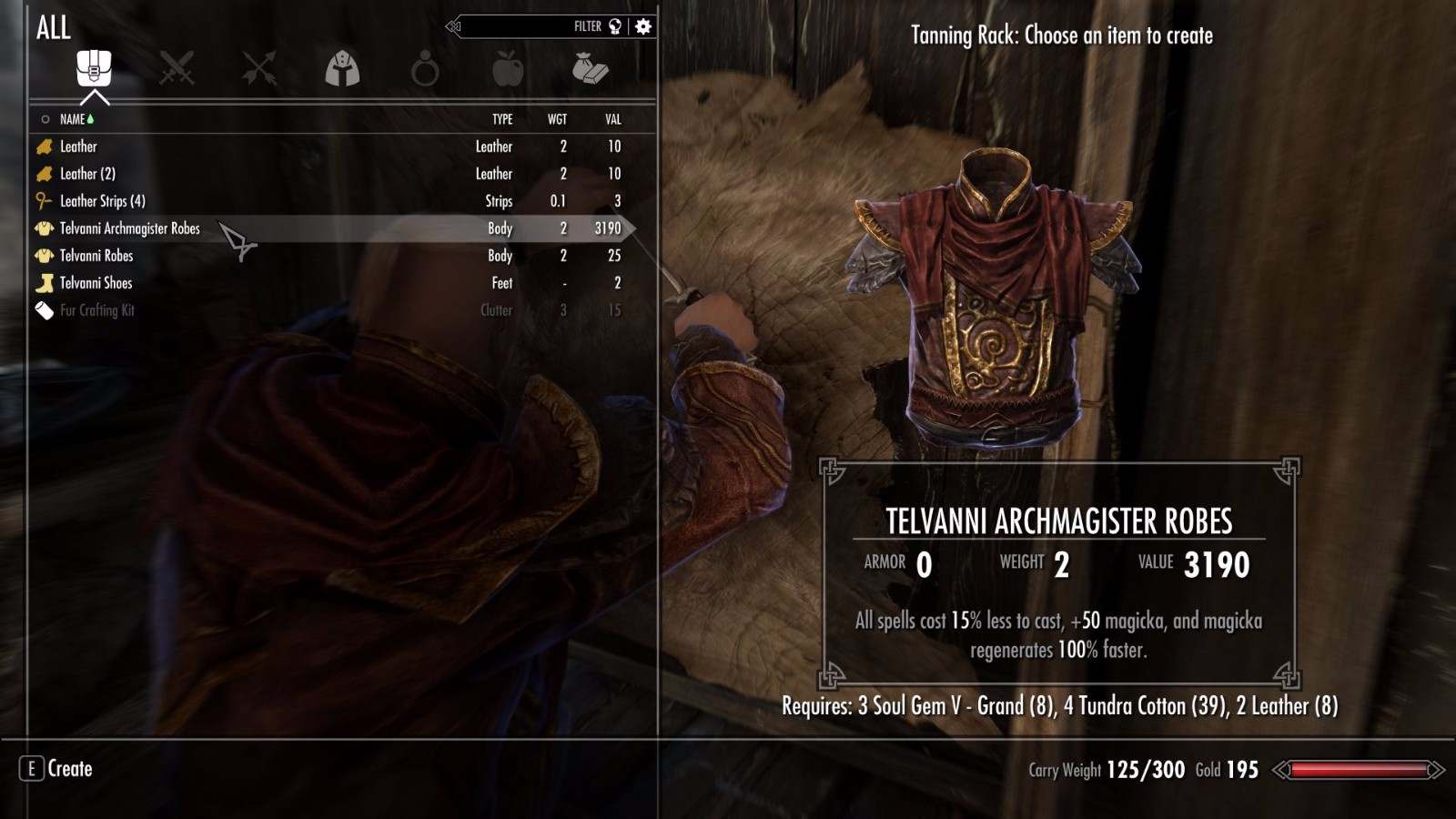The height and width of the screenshot is (819, 1456).
Task: Sort the list by TYPE column
Action: (x=502, y=119)
